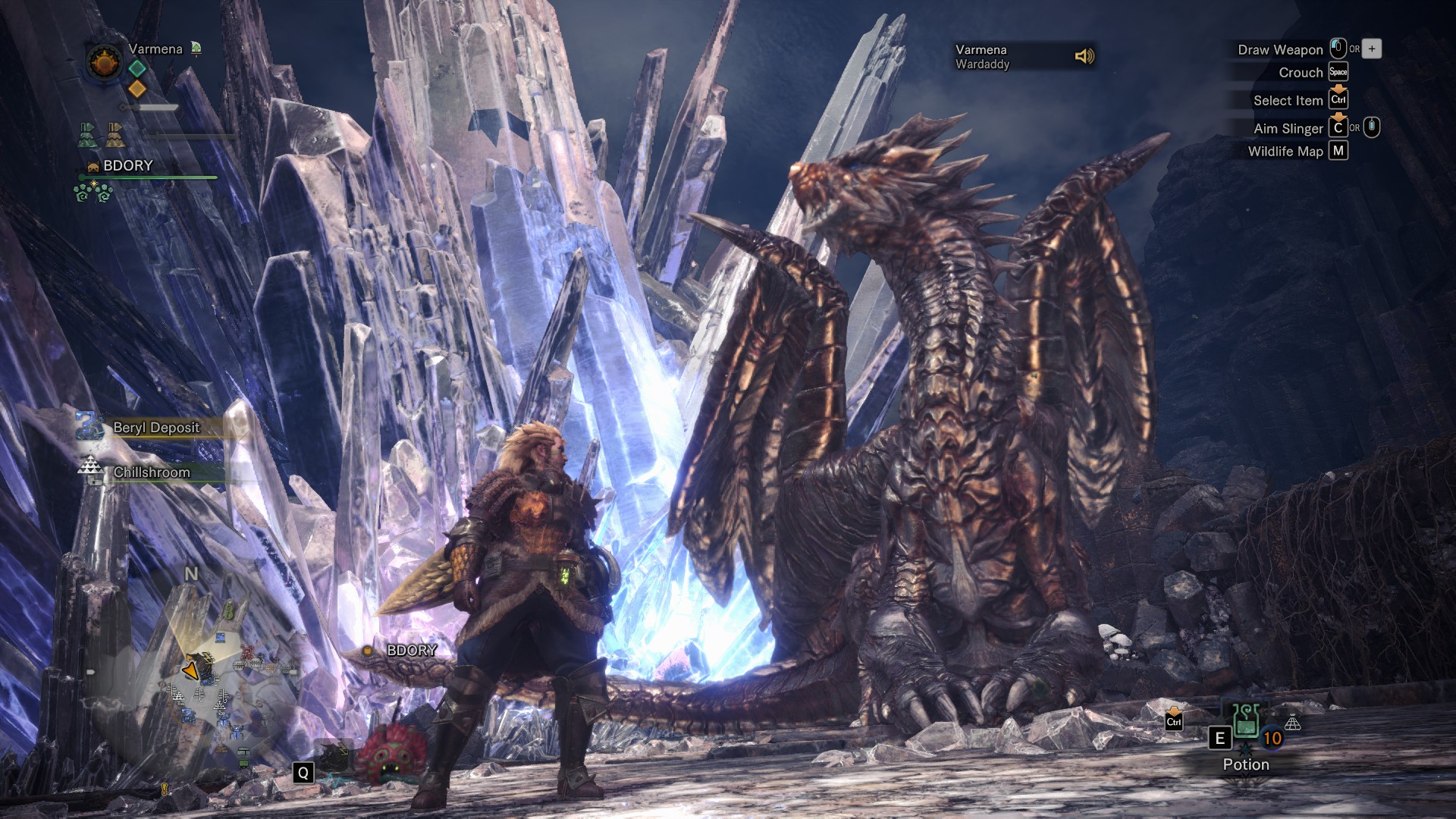Click the orange sun hunter emblem

tap(104, 61)
